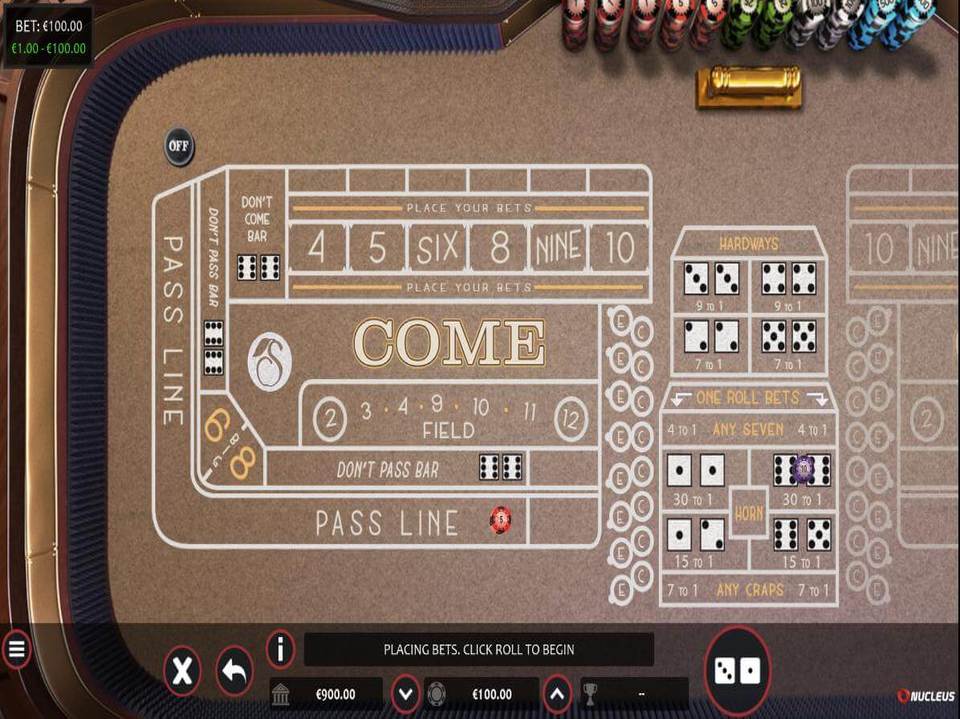960x719 pixels.
Task: Roll the dice
Action: click(x=738, y=670)
